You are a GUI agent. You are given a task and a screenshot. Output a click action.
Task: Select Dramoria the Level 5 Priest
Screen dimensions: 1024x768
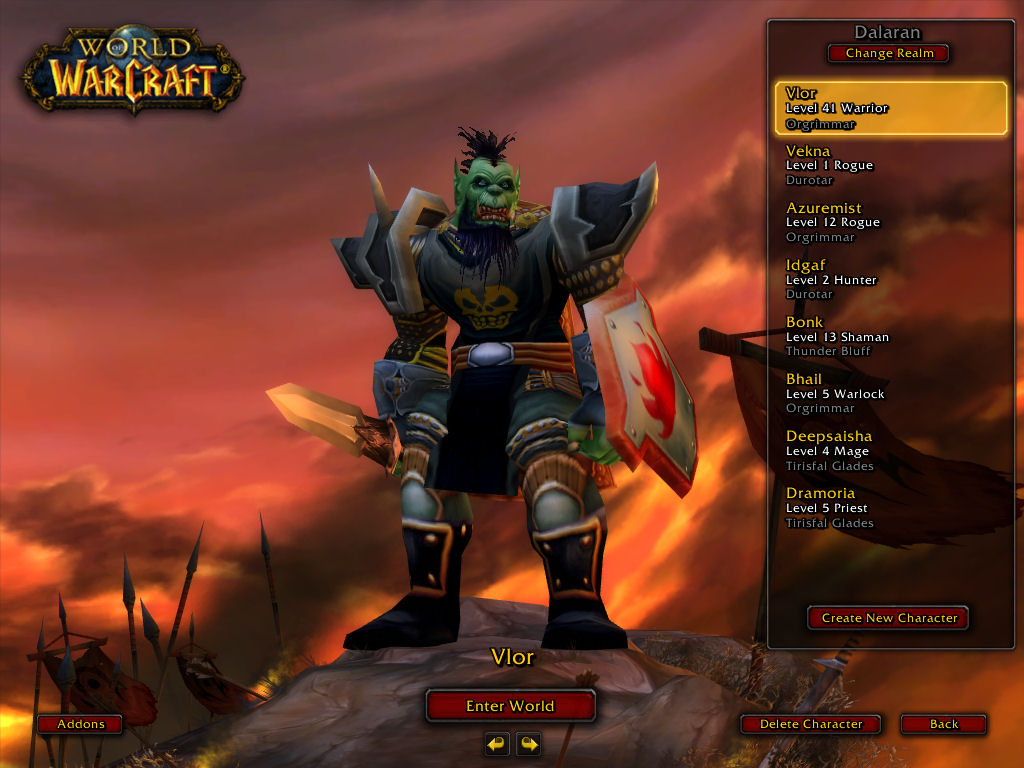890,507
